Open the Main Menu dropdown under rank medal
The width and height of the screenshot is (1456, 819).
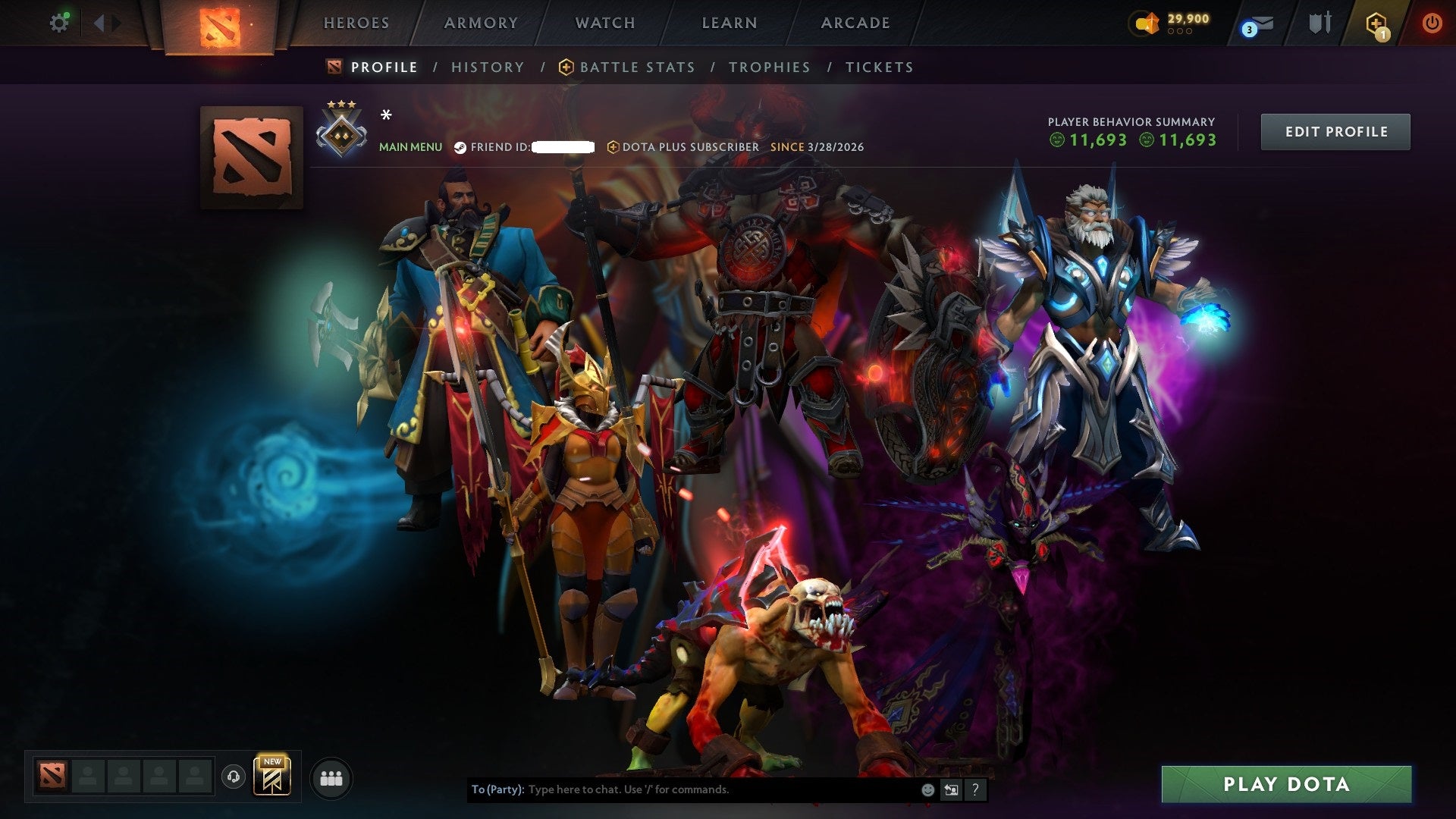[x=410, y=147]
